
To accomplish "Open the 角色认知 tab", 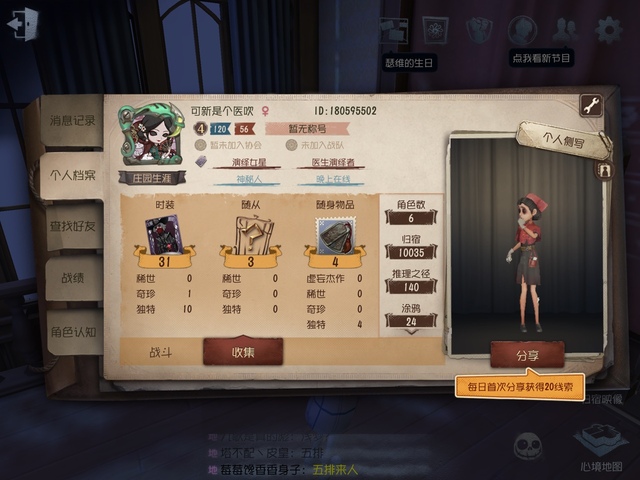I will [73, 331].
